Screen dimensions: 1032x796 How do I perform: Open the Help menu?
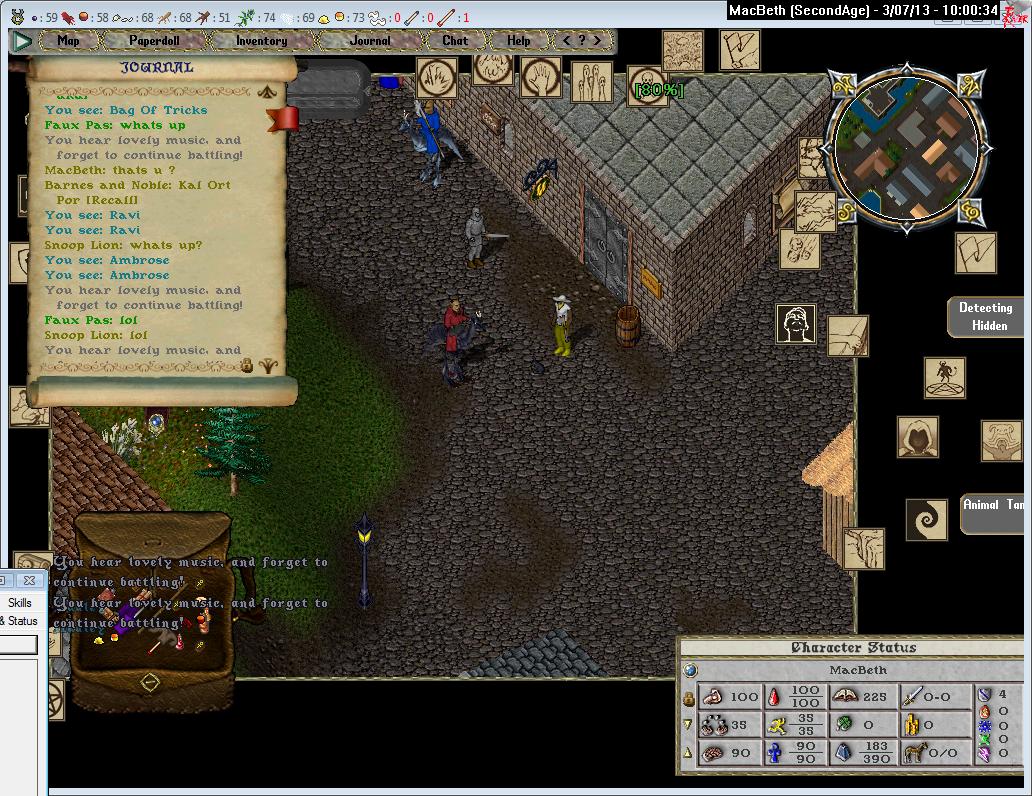518,41
